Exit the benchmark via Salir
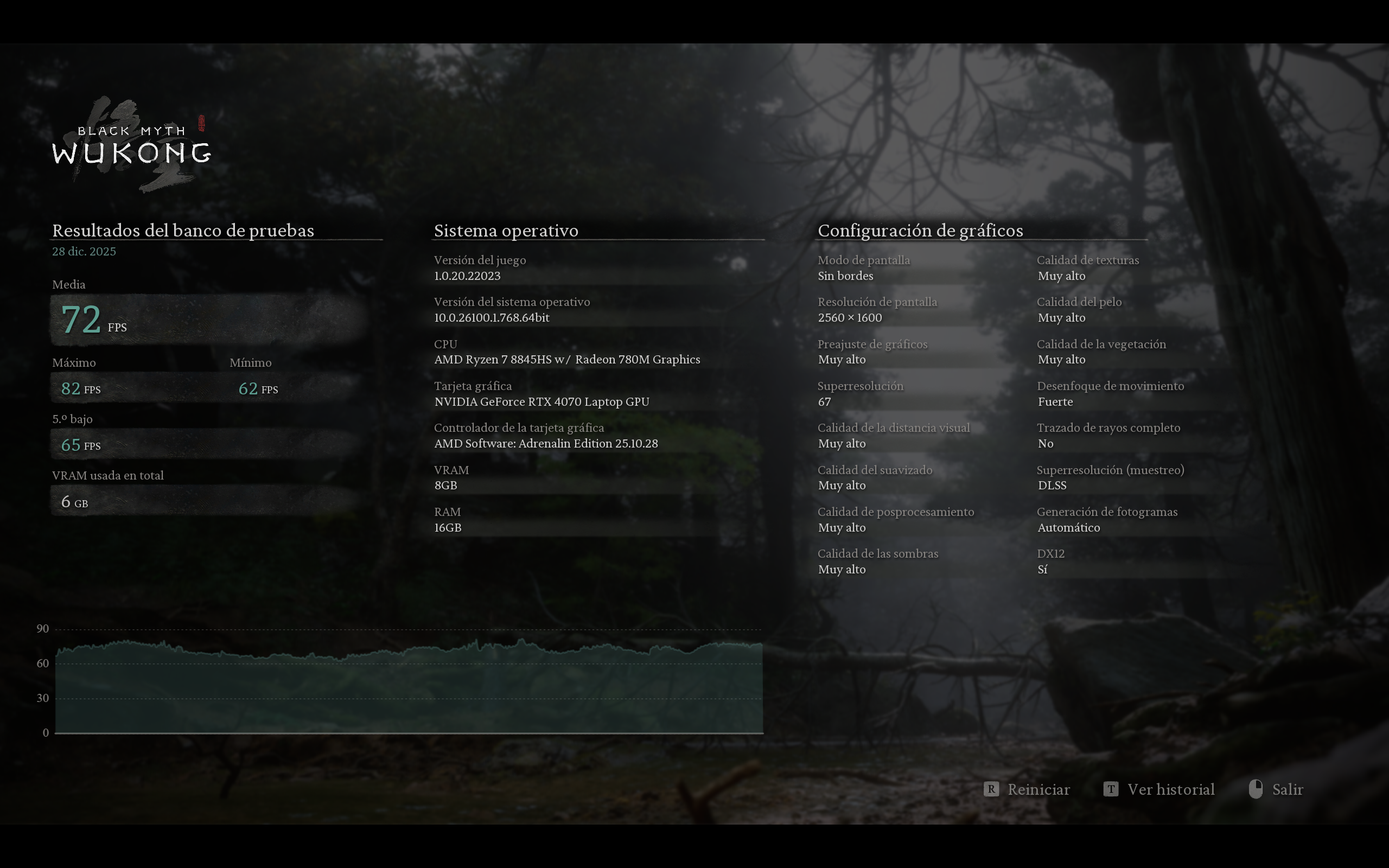 point(1286,789)
